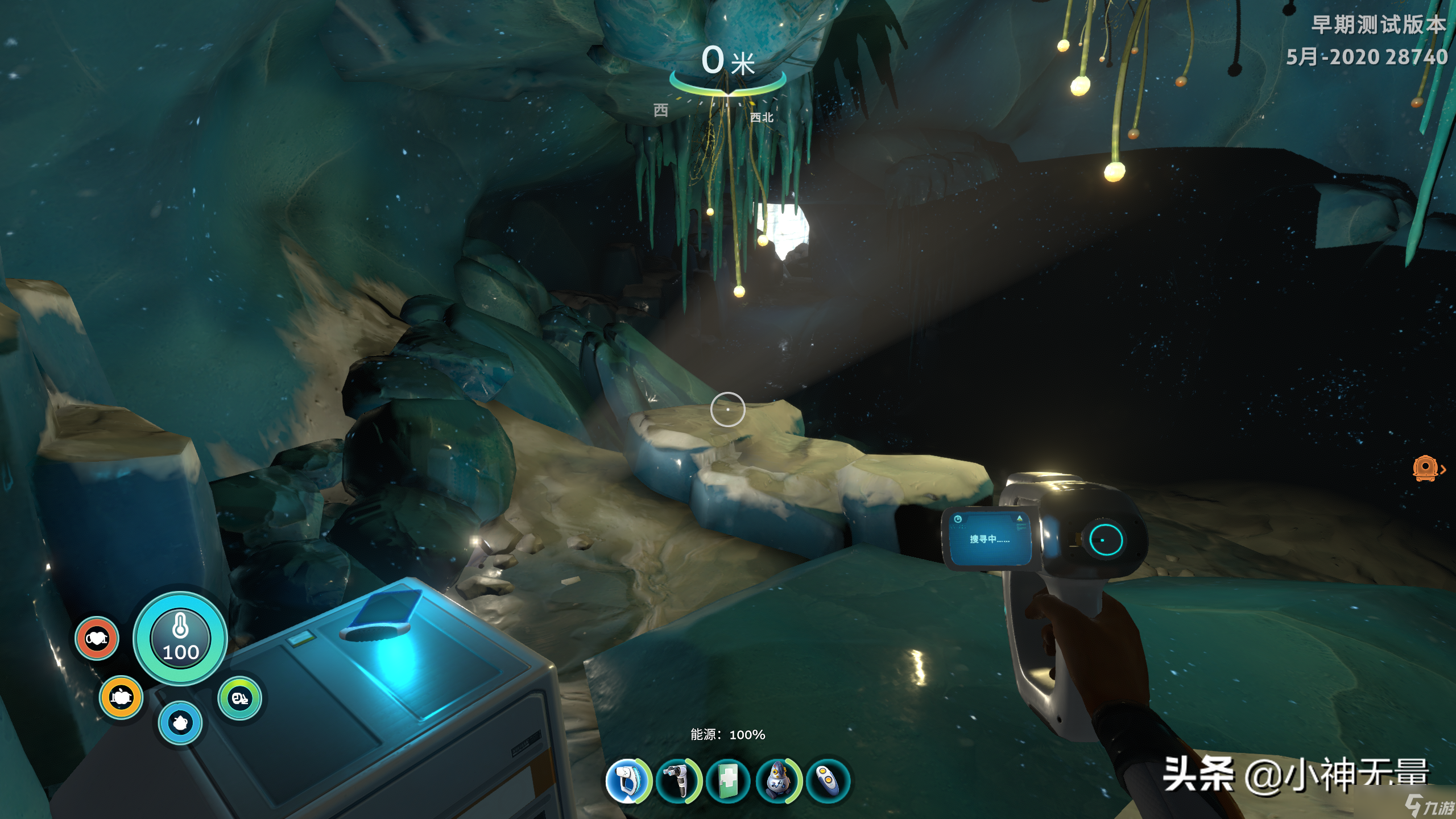This screenshot has width=1456, height=819.
Task: Click the orange beacon ping marker
Action: pyautogui.click(x=1425, y=469)
